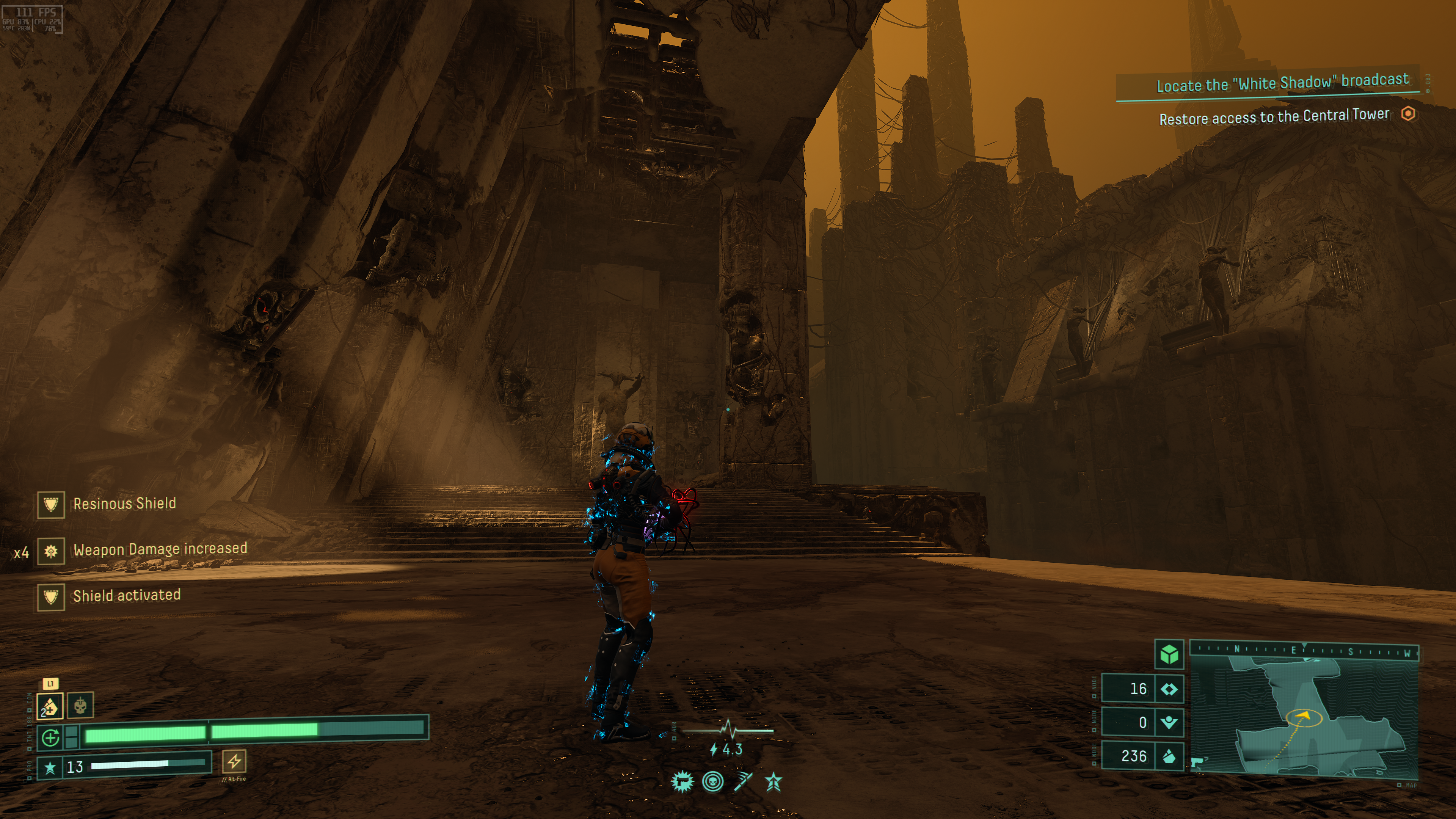Click the star with up-arrow perk icon
The width and height of the screenshot is (1456, 819).
coord(773,782)
